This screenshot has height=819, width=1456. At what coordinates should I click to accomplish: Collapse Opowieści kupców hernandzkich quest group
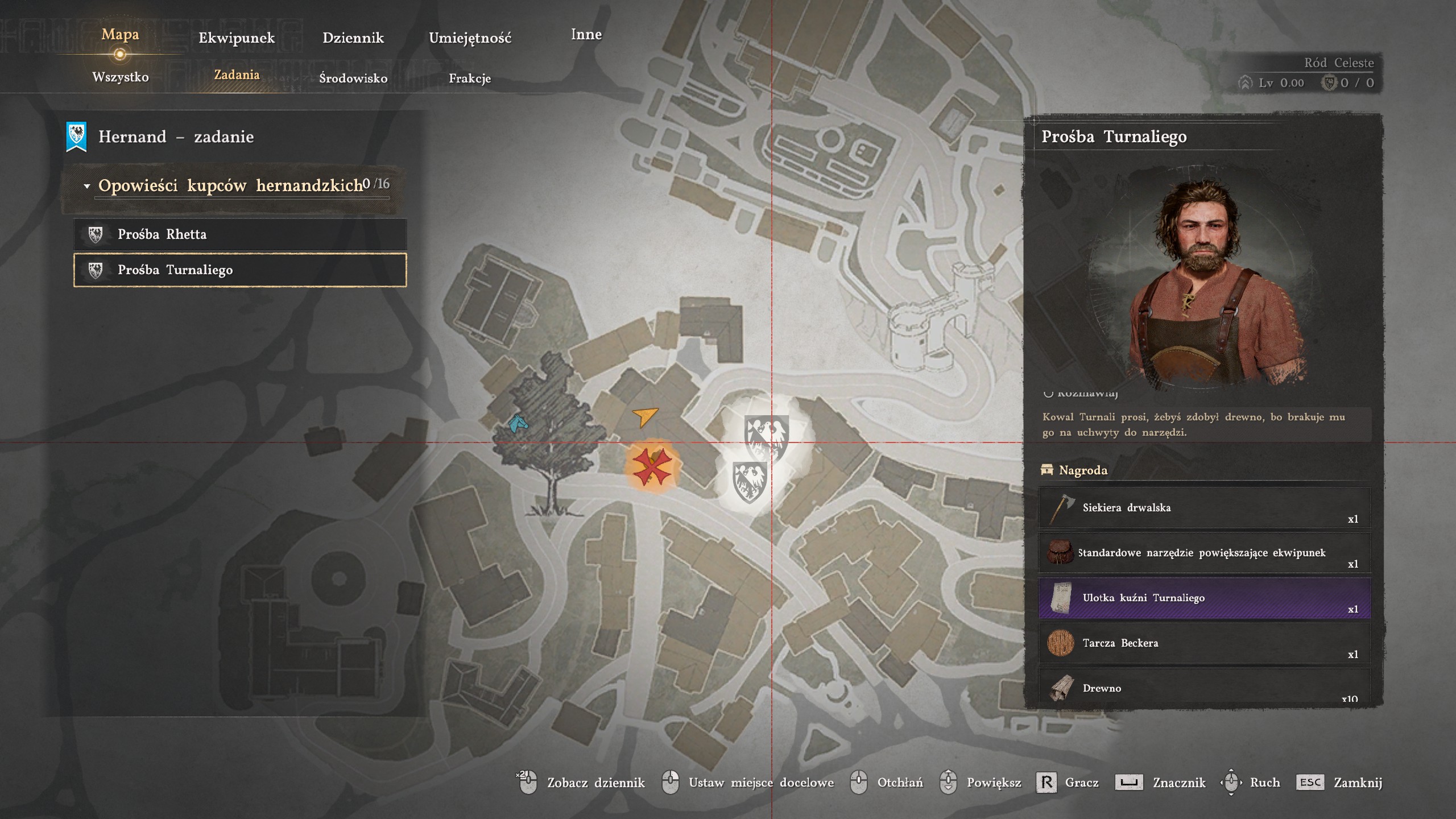[x=87, y=186]
